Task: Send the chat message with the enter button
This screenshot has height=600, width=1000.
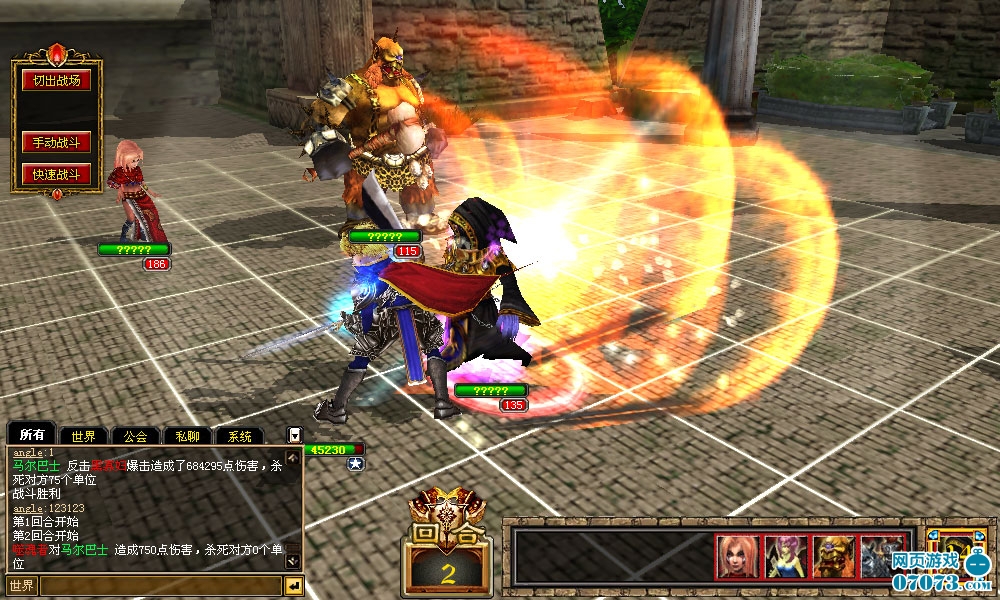Action: [x=294, y=586]
